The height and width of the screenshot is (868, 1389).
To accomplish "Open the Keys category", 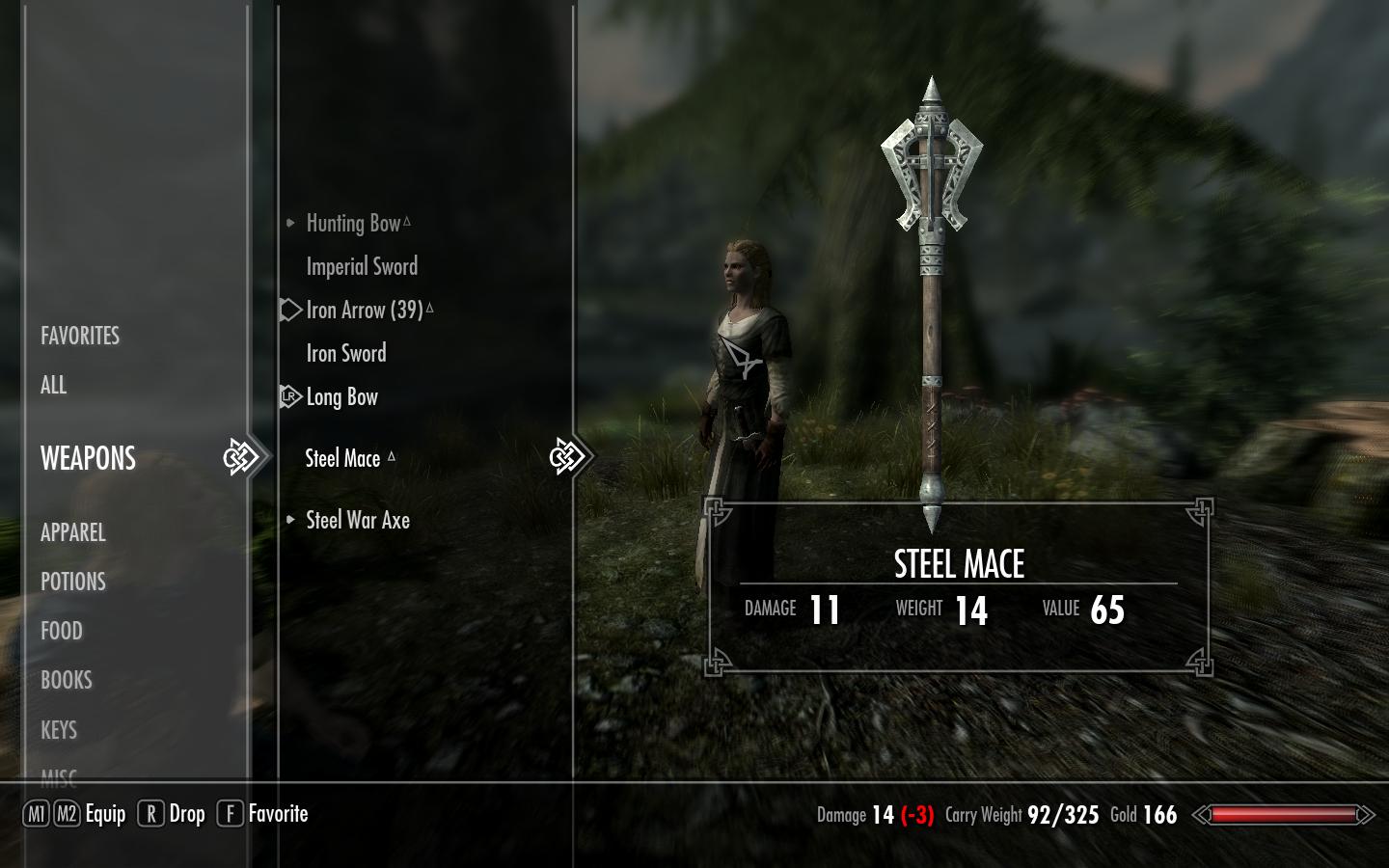I will point(59,730).
